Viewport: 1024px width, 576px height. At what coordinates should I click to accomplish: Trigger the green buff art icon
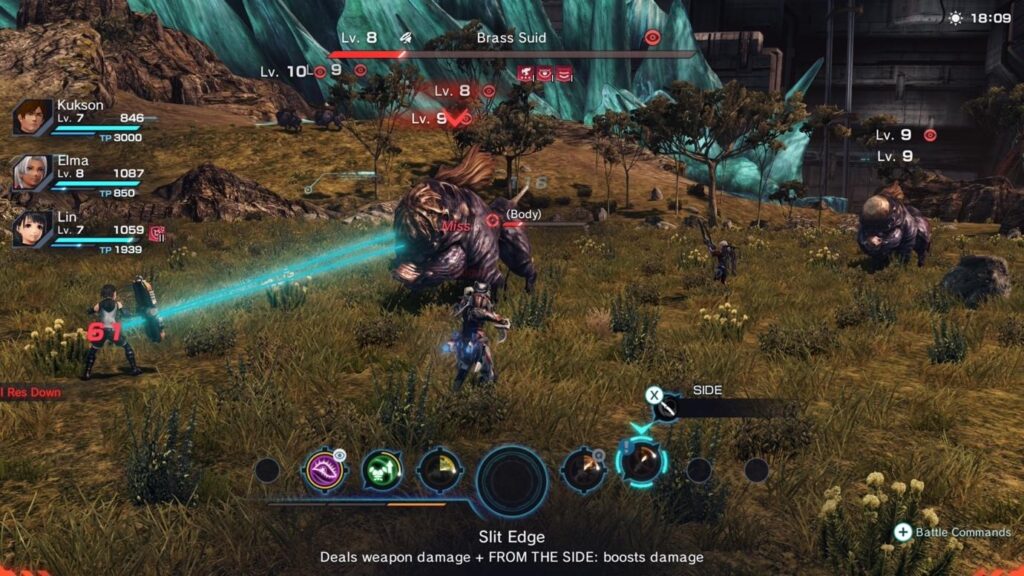(381, 469)
